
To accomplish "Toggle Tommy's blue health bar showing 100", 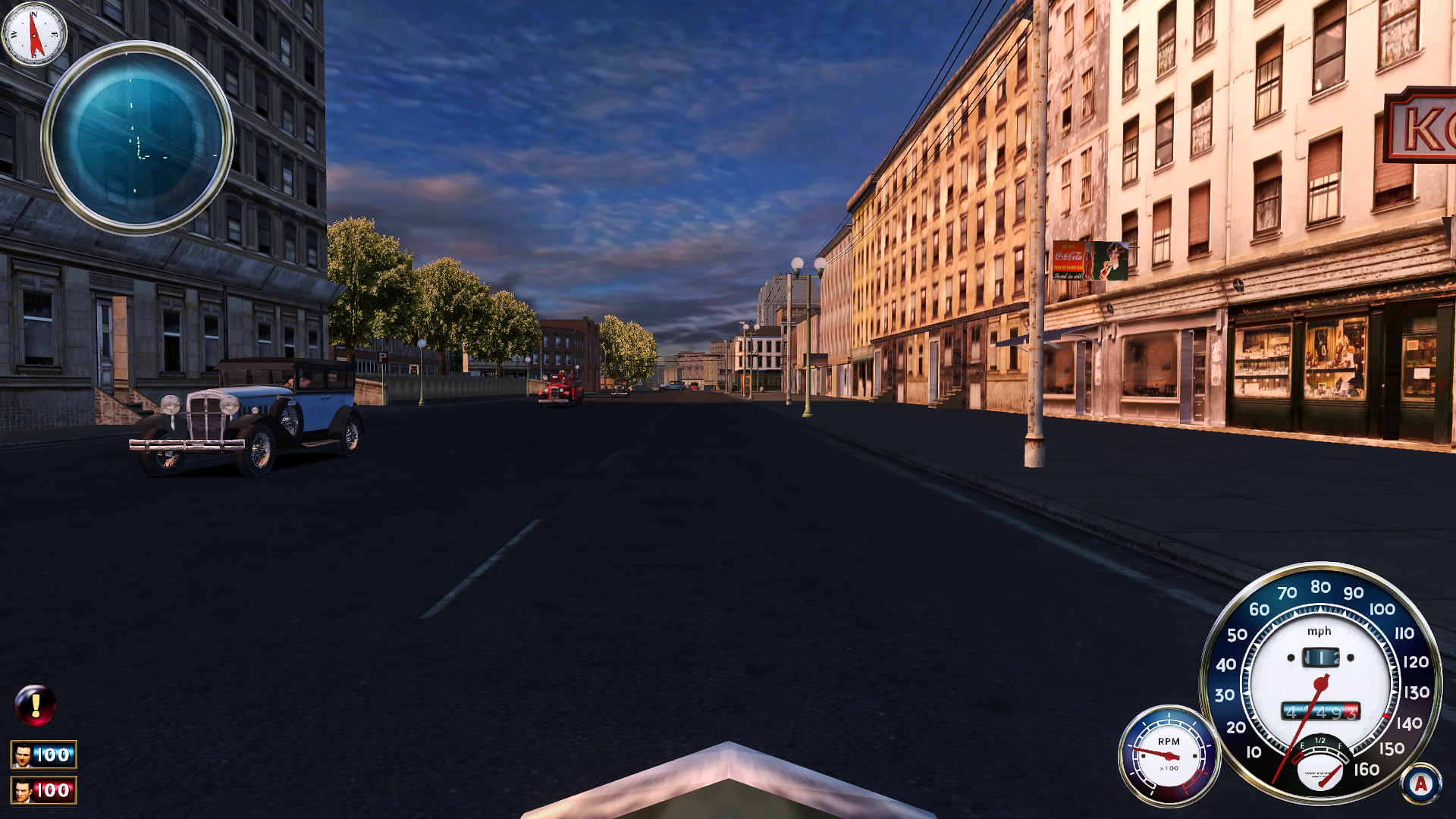I will [x=44, y=755].
